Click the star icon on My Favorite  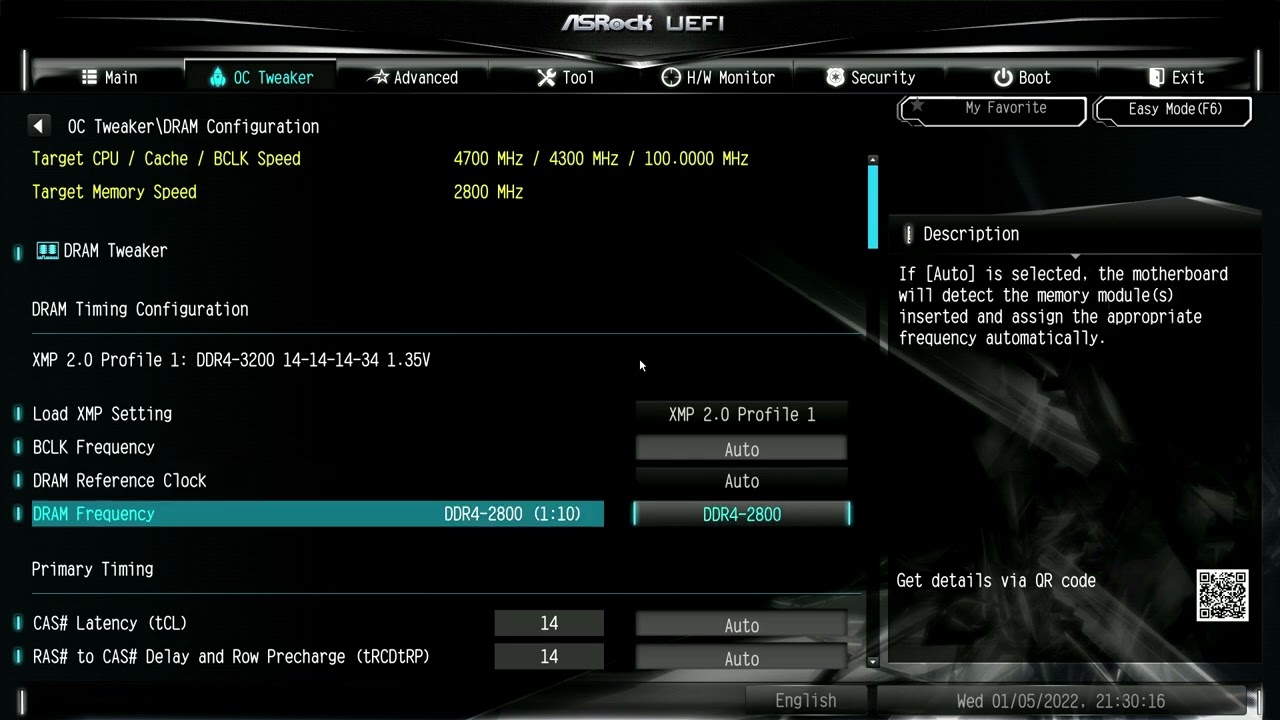(916, 104)
